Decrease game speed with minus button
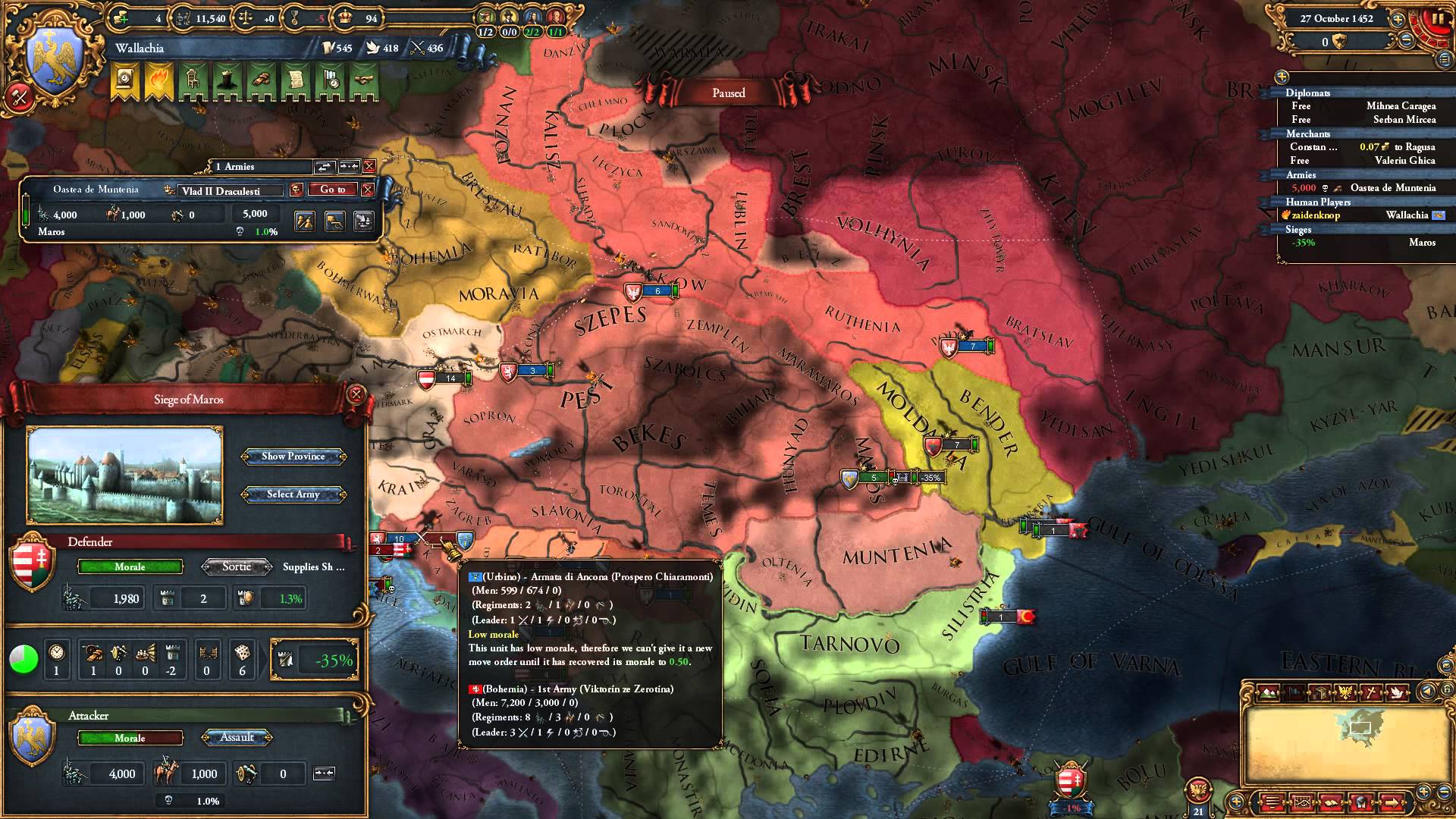Screen dimensions: 1456x819 click(1405, 42)
